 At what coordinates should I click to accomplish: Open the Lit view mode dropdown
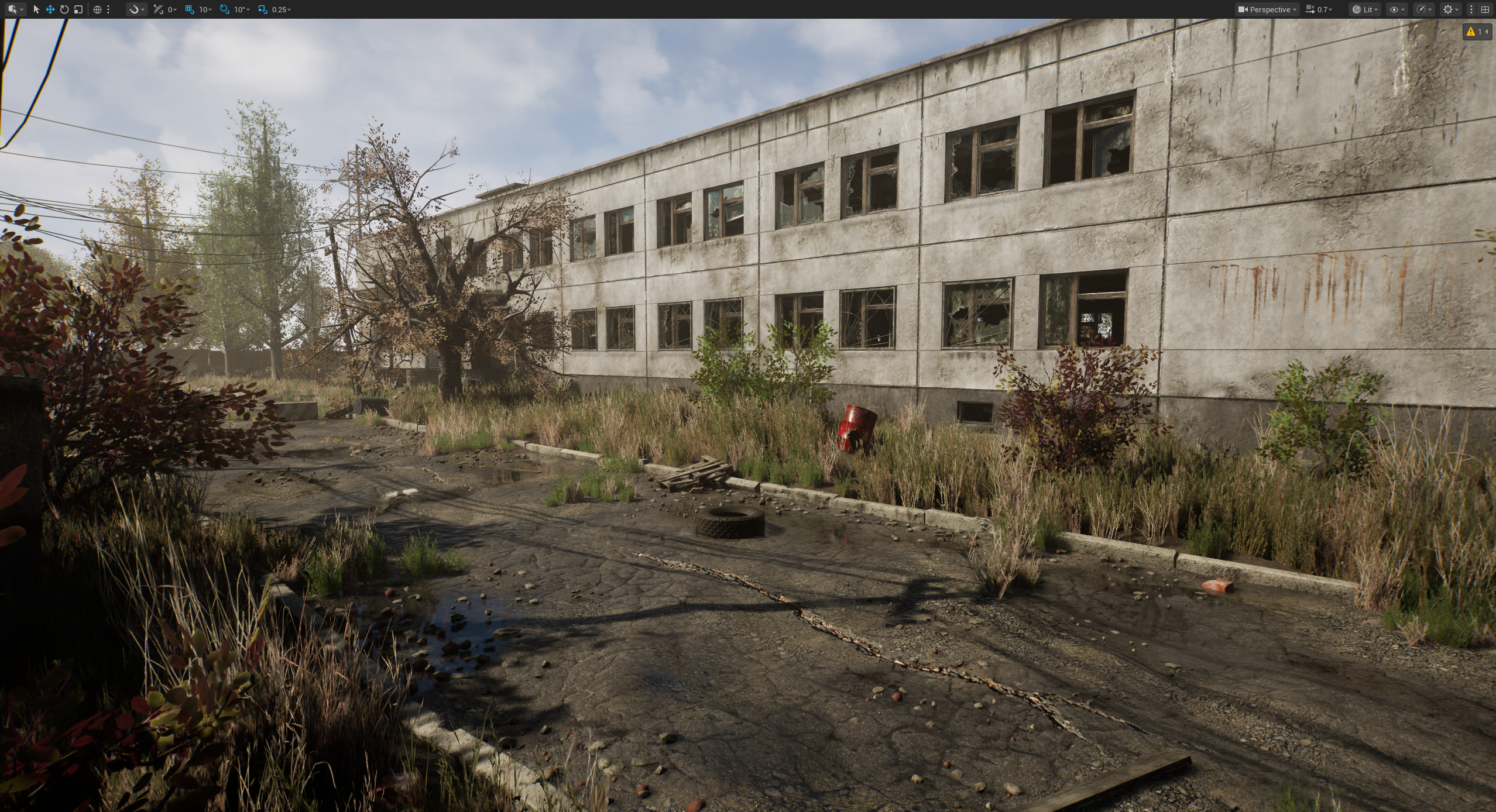click(1365, 9)
